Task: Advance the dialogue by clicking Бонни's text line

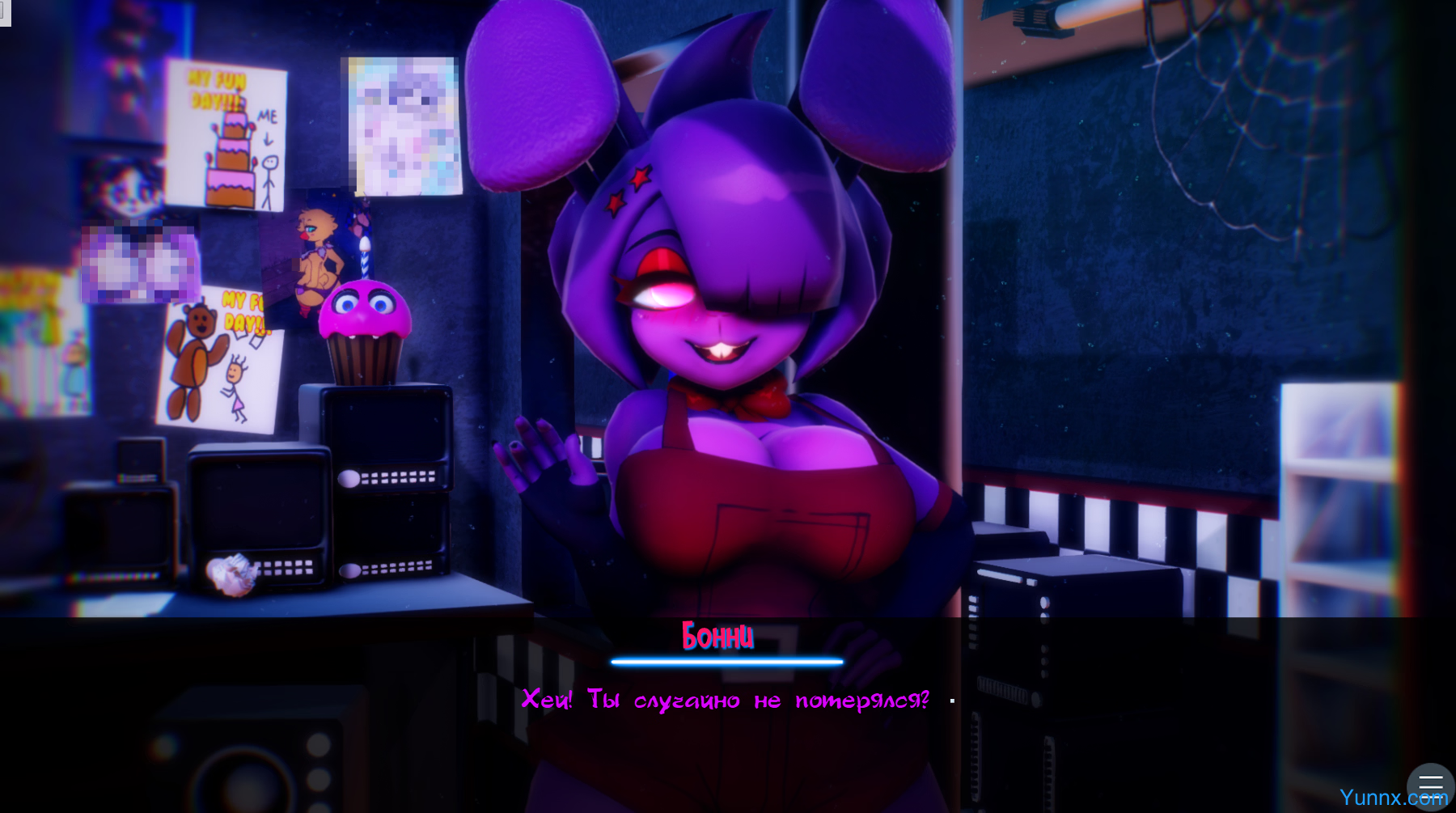Action: (726, 701)
